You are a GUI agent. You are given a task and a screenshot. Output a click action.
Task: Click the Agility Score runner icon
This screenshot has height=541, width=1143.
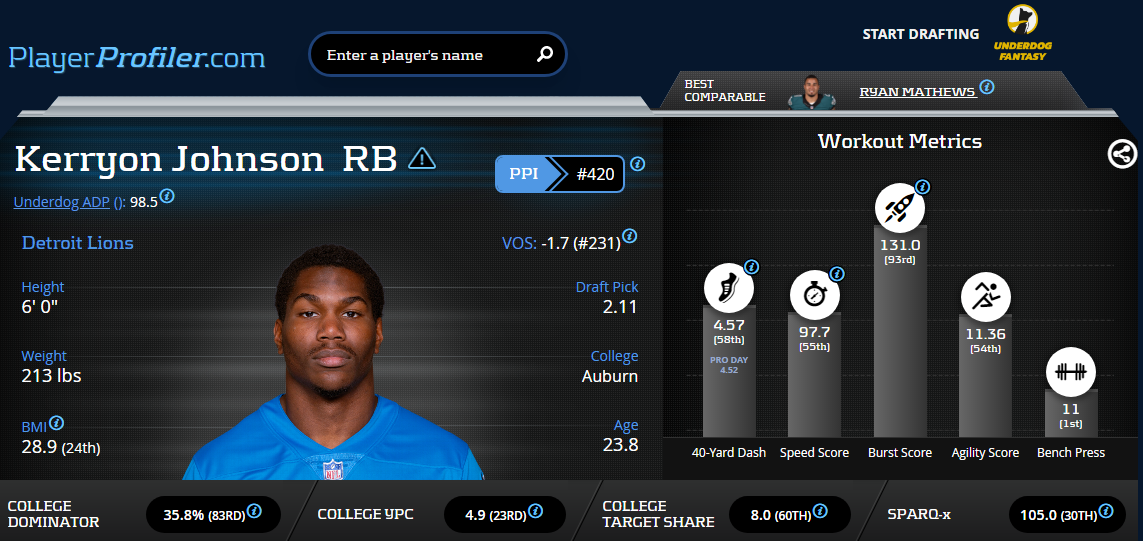pos(985,297)
